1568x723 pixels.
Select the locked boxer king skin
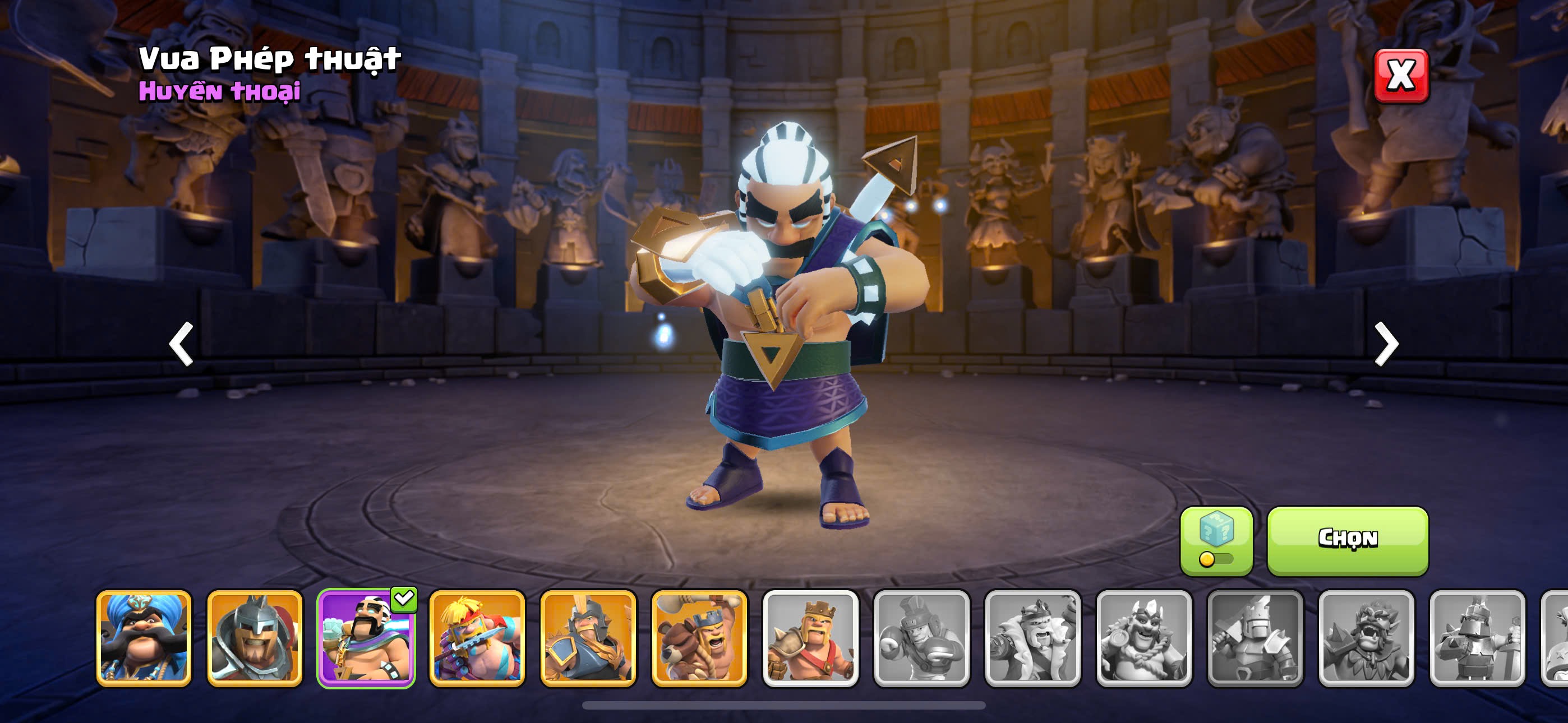click(x=921, y=638)
